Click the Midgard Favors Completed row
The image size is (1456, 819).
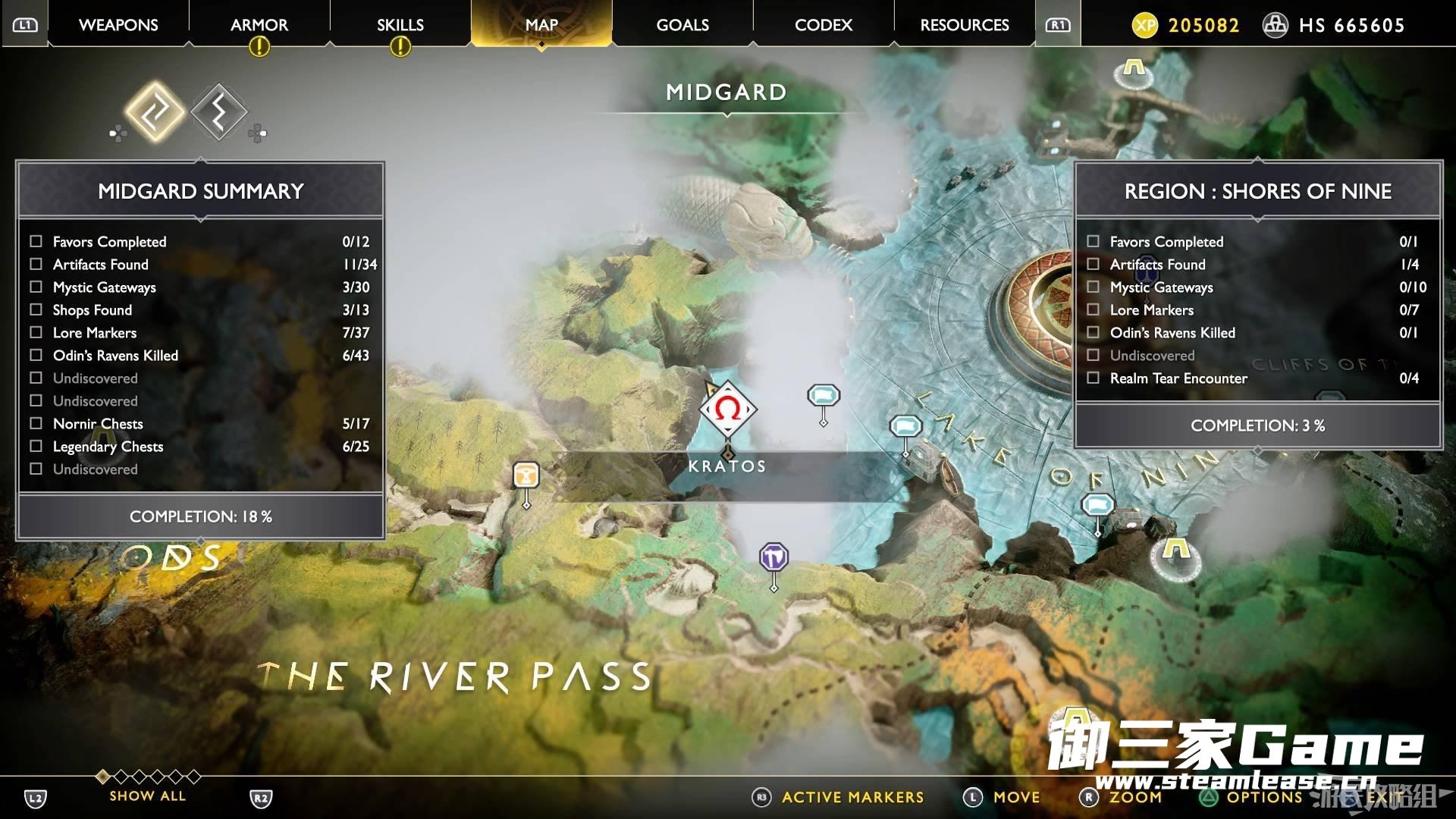[200, 242]
